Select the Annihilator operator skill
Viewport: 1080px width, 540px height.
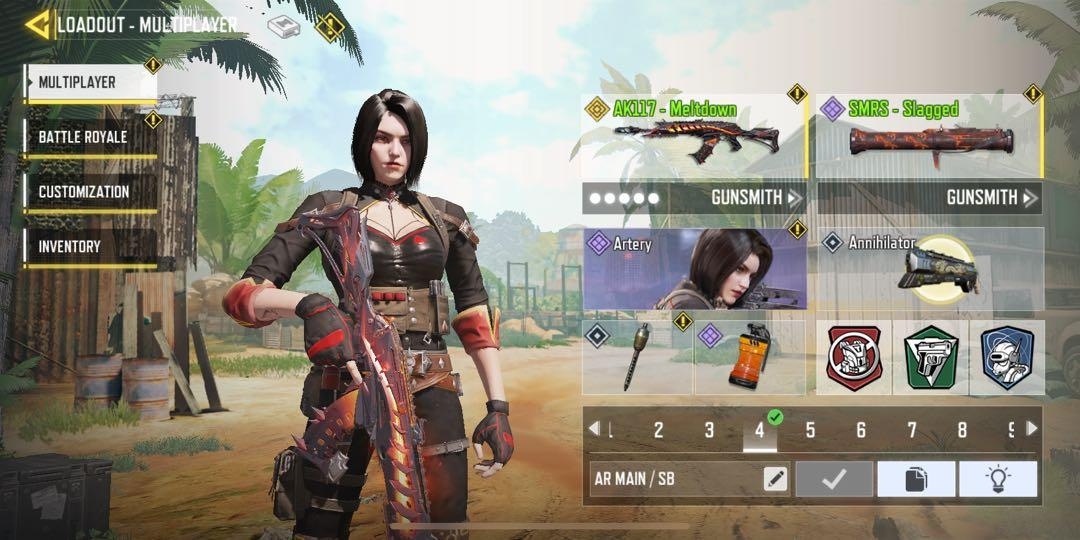click(x=930, y=269)
